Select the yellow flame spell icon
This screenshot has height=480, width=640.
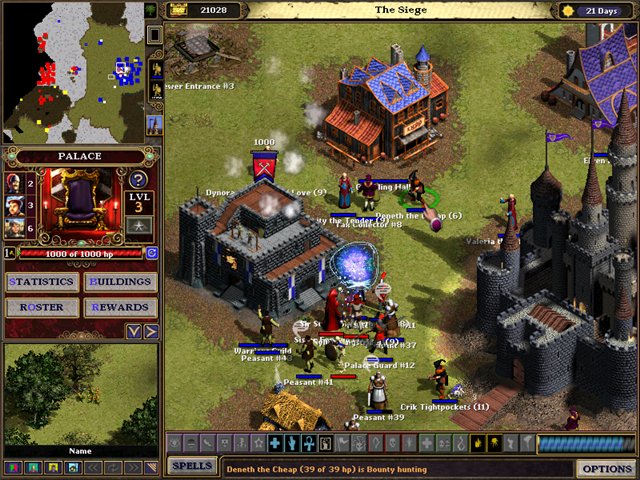click(x=478, y=443)
